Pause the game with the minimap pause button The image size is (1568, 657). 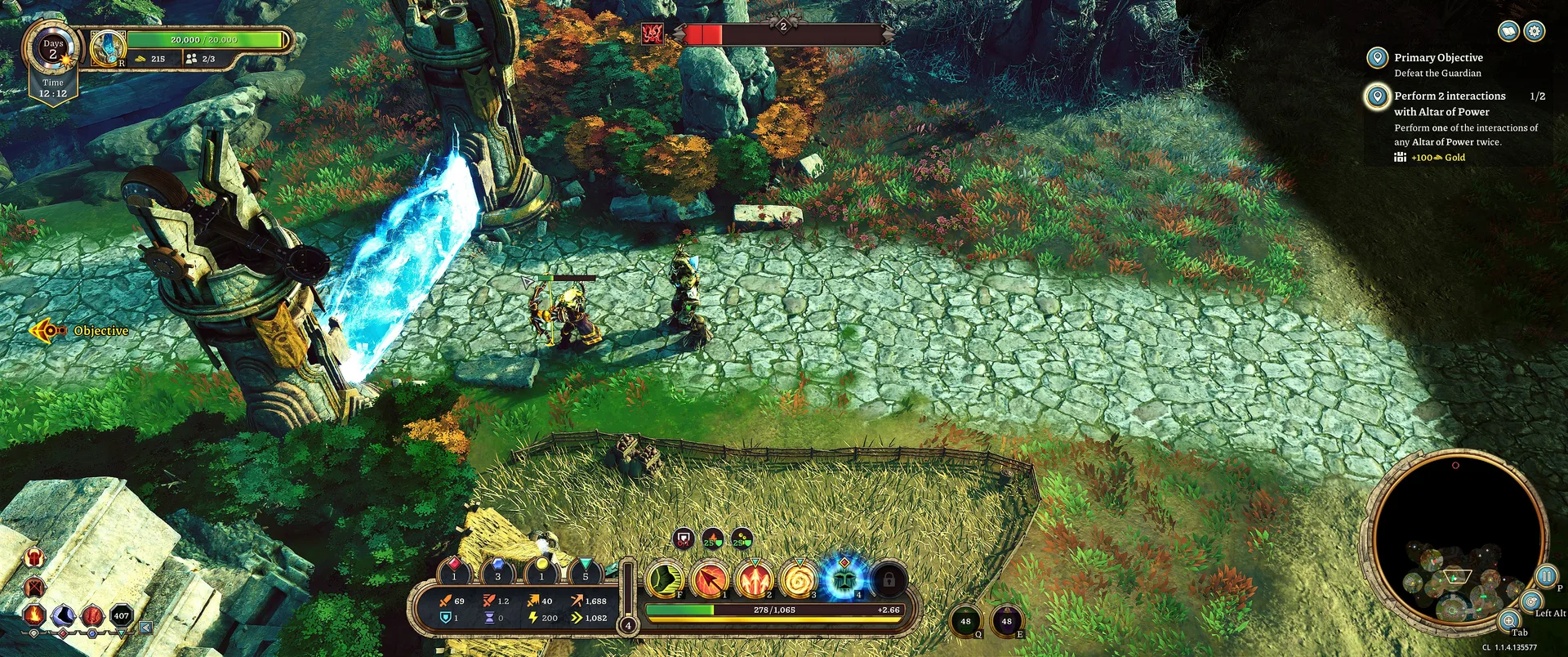[1546, 575]
